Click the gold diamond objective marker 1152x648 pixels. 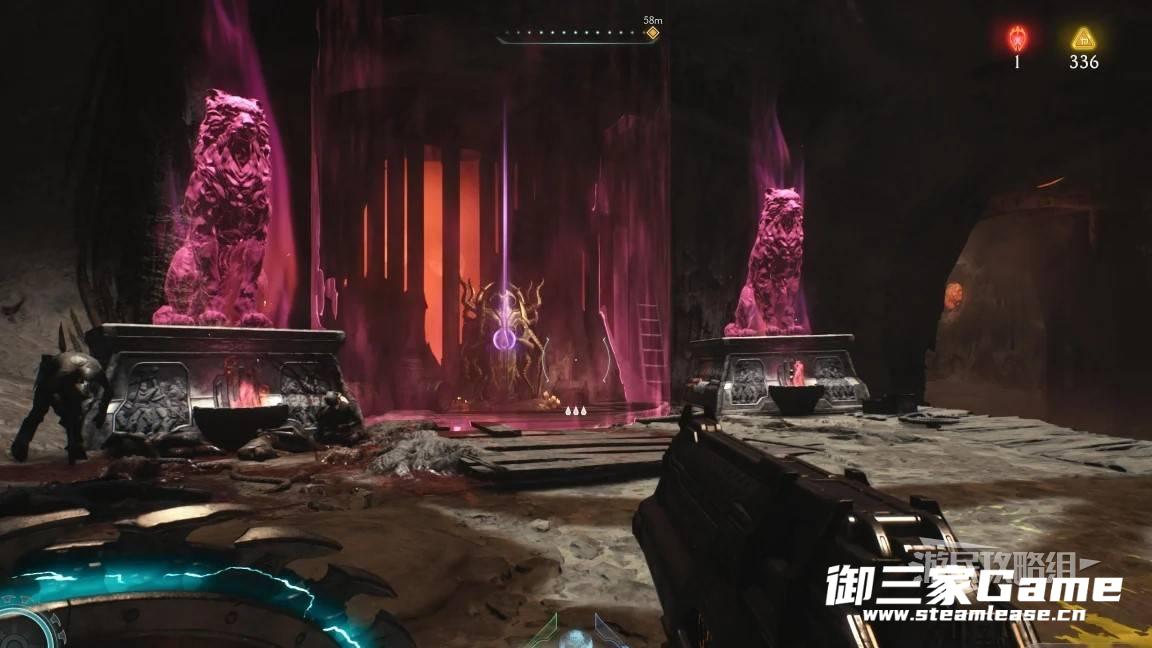[652, 33]
